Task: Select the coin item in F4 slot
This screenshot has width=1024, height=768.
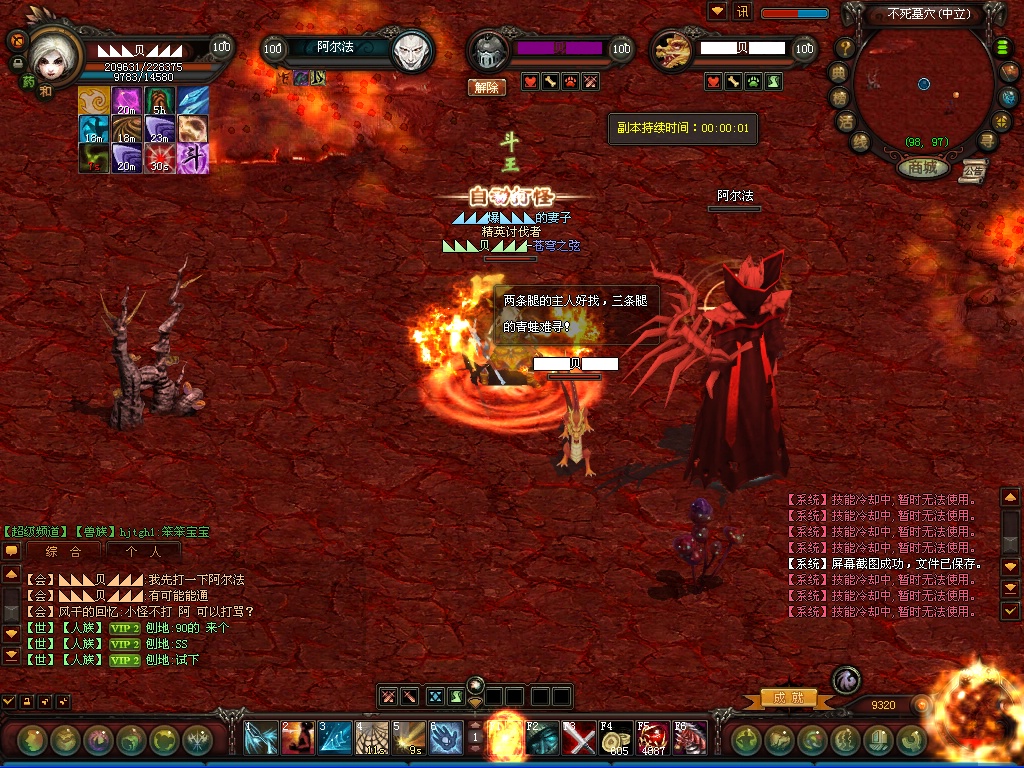Action: 616,738
